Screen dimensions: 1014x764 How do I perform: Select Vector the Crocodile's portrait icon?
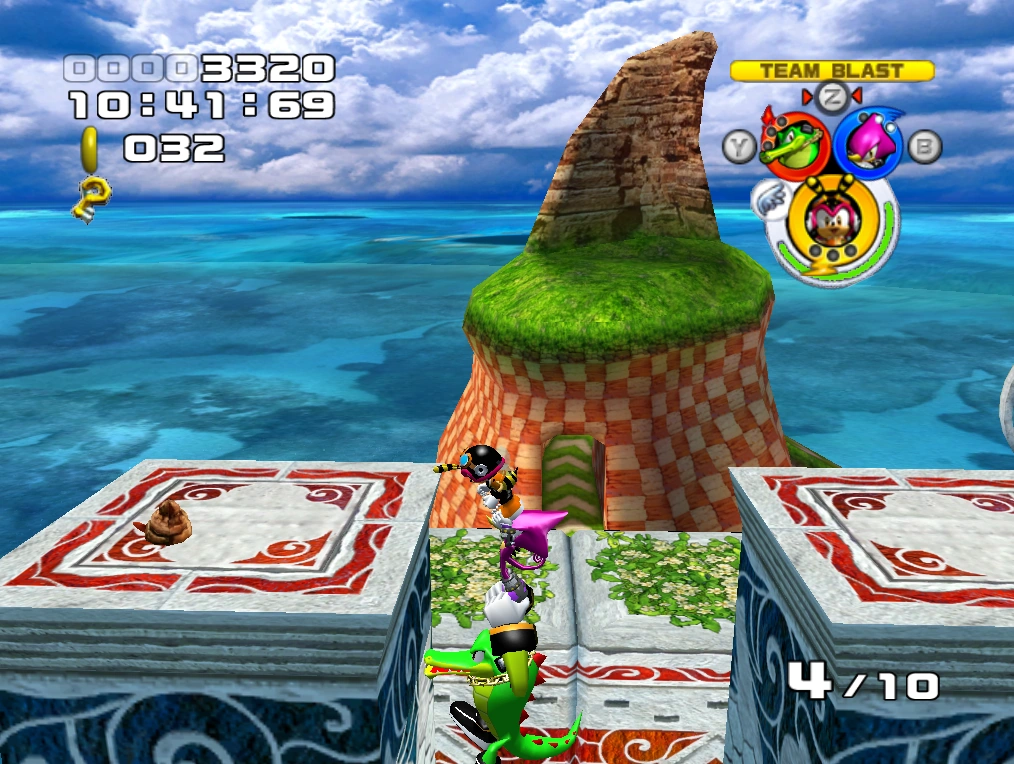[795, 143]
